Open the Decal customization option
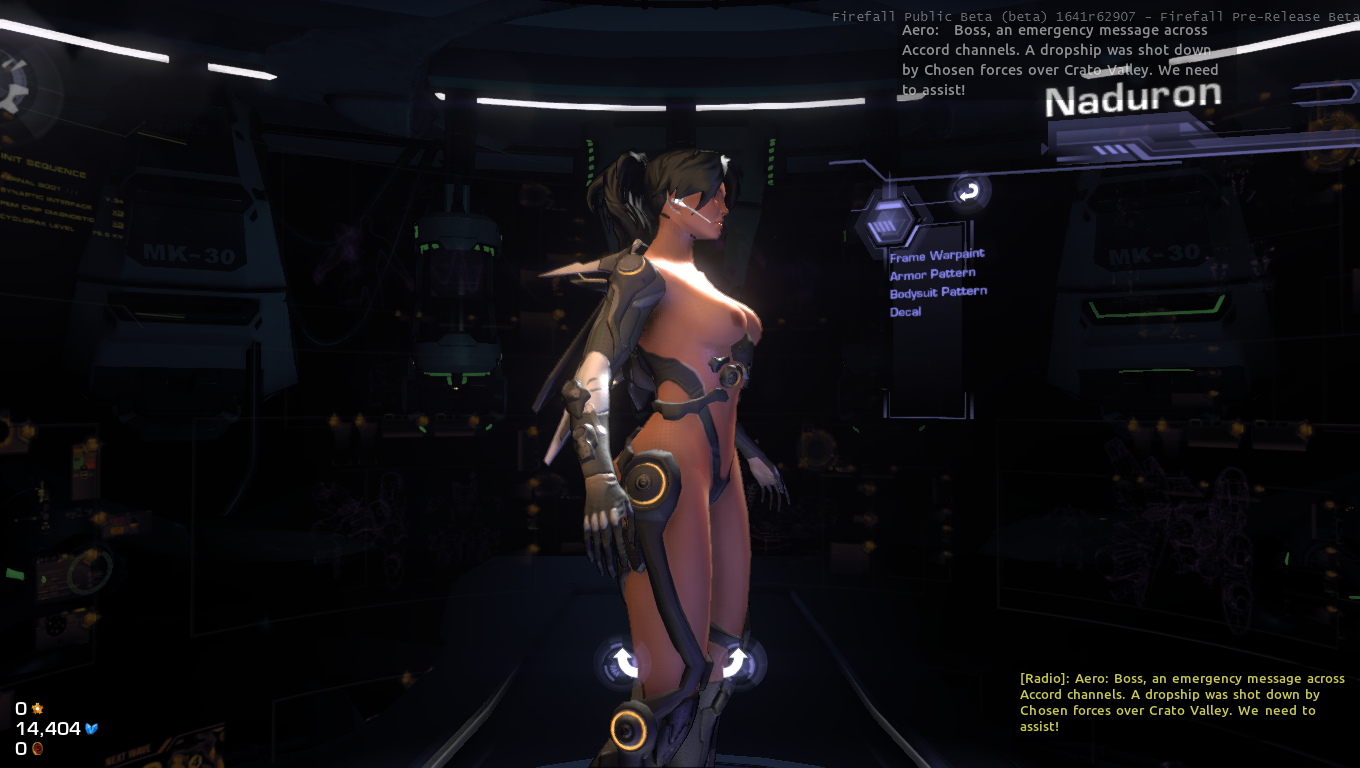This screenshot has width=1360, height=768. (905, 312)
